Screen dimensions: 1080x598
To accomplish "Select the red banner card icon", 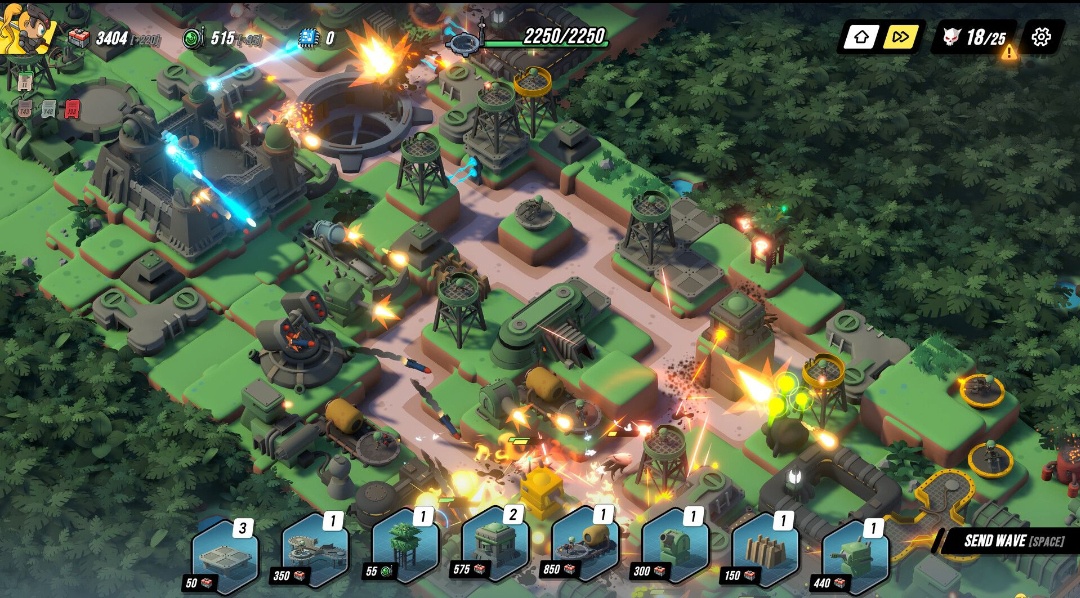I will click(x=72, y=109).
